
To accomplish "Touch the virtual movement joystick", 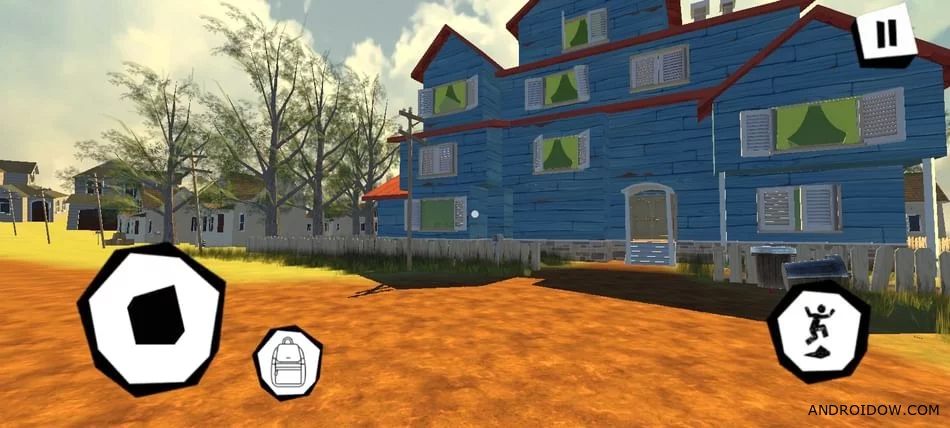I will pos(151,318).
